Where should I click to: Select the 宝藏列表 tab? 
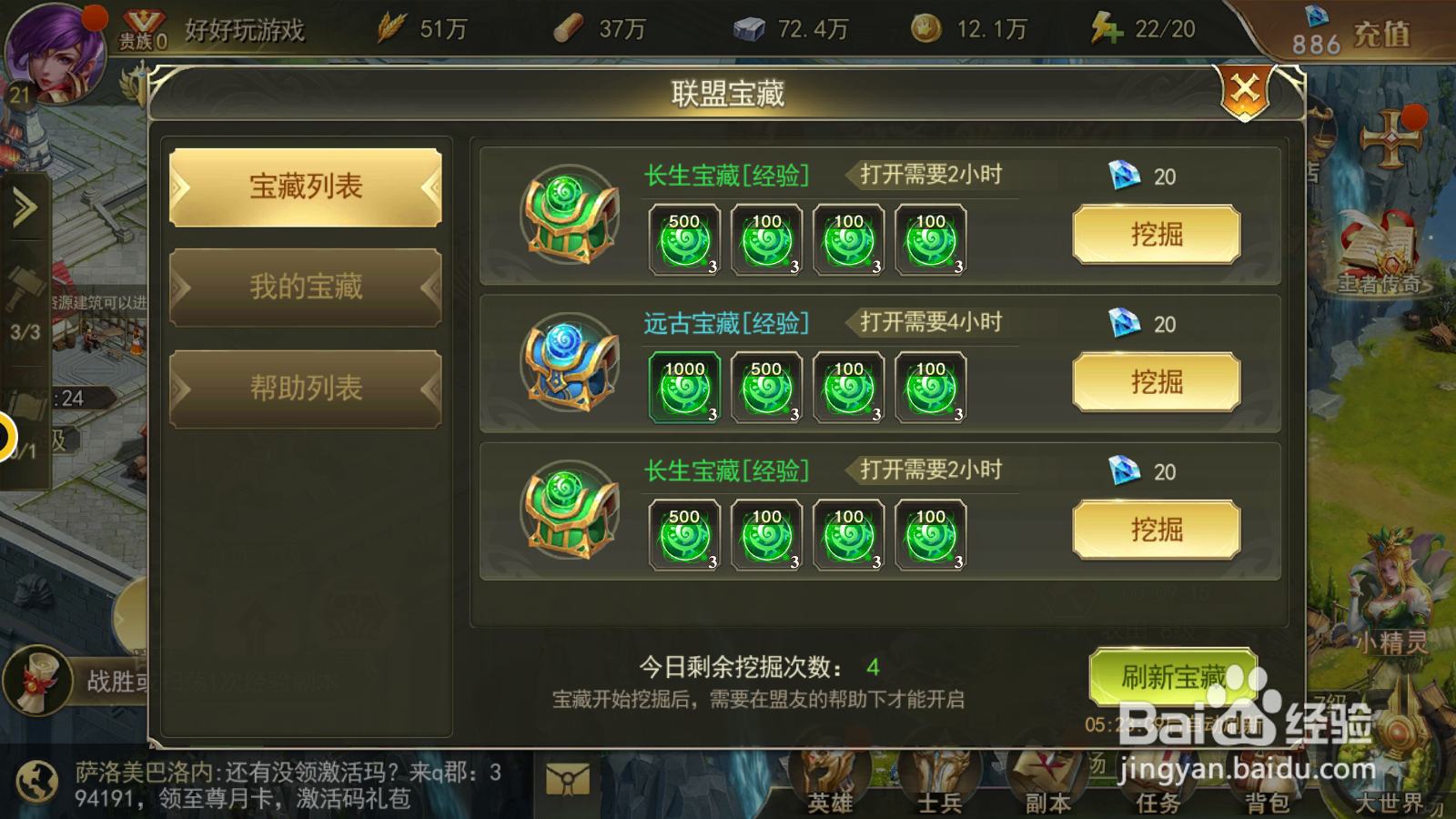click(x=303, y=185)
